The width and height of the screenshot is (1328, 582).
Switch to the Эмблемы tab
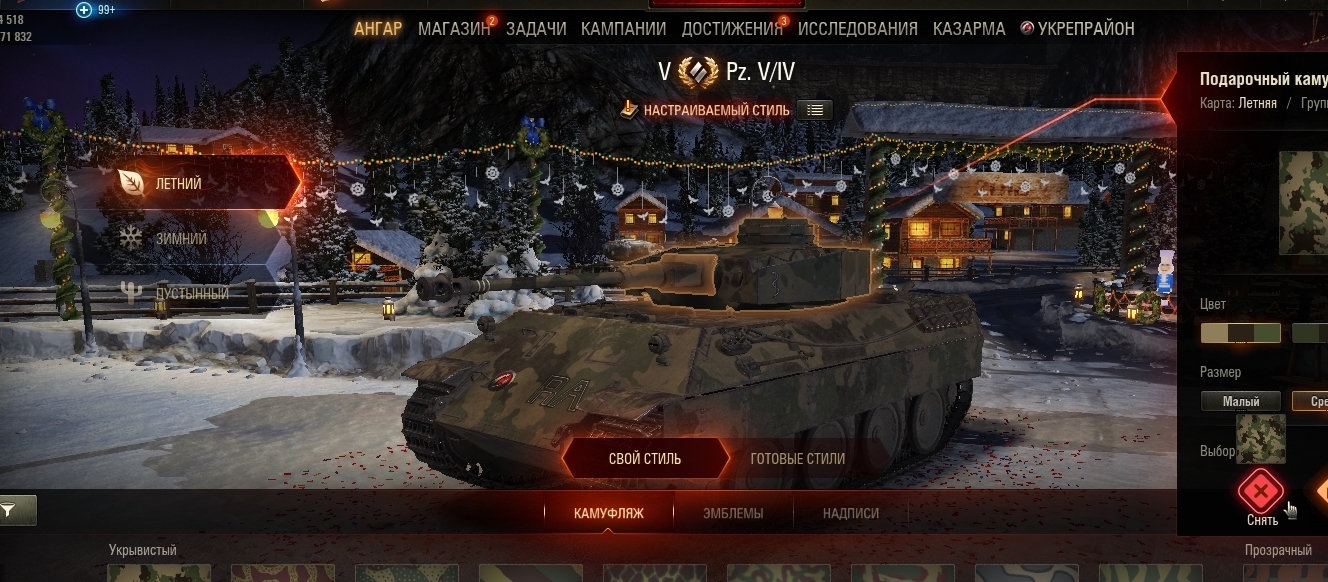732,513
